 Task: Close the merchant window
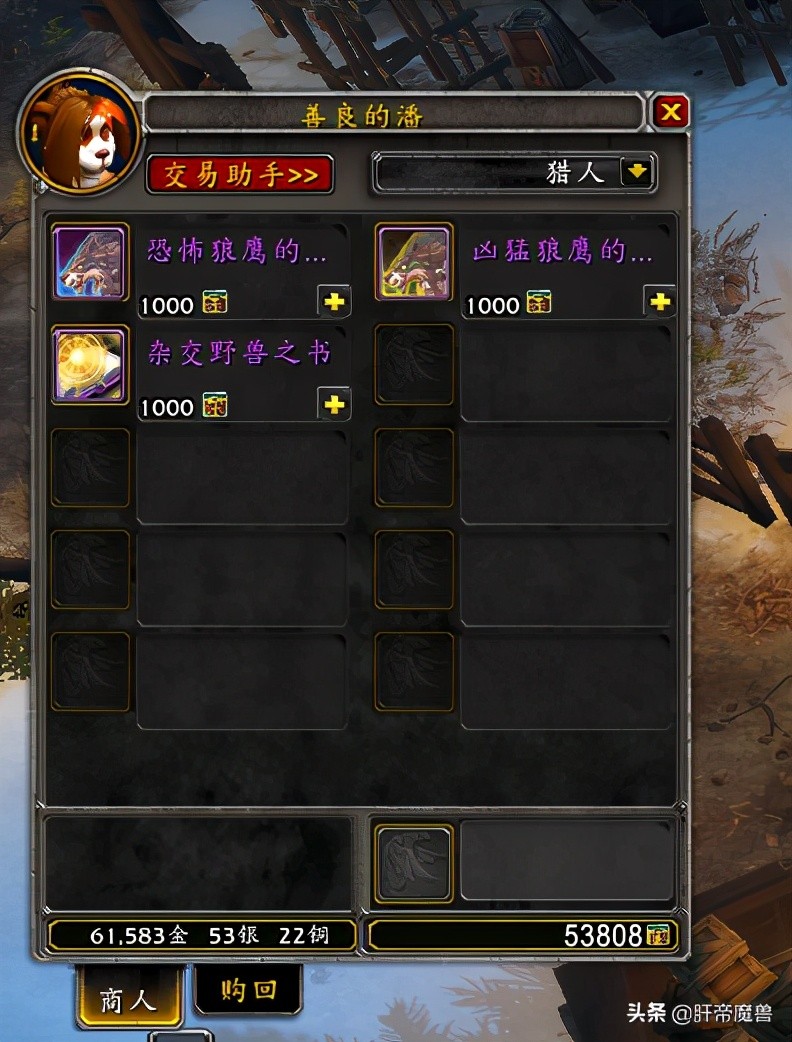tap(670, 112)
